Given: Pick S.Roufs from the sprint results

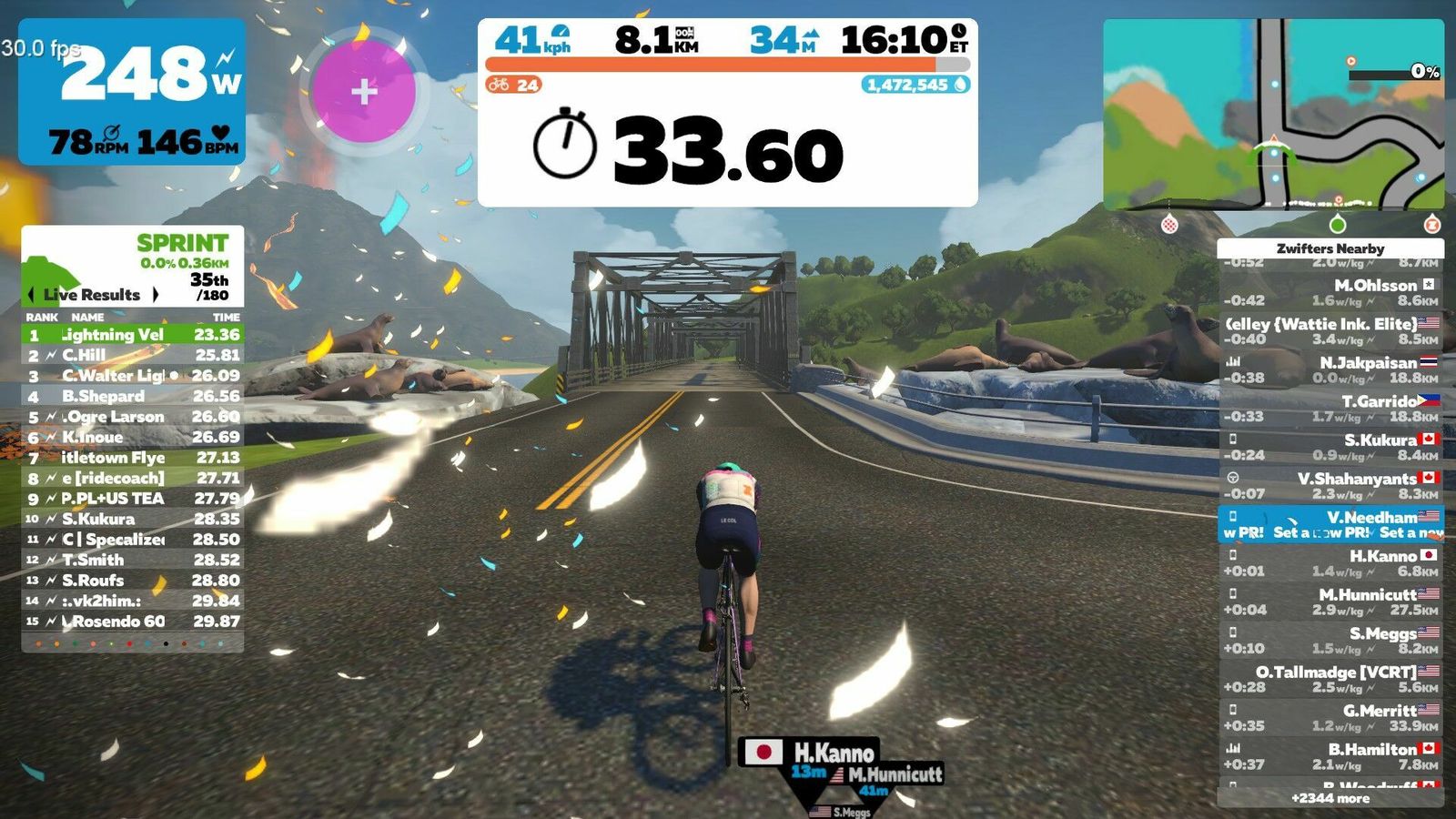Looking at the screenshot, I should pyautogui.click(x=132, y=580).
